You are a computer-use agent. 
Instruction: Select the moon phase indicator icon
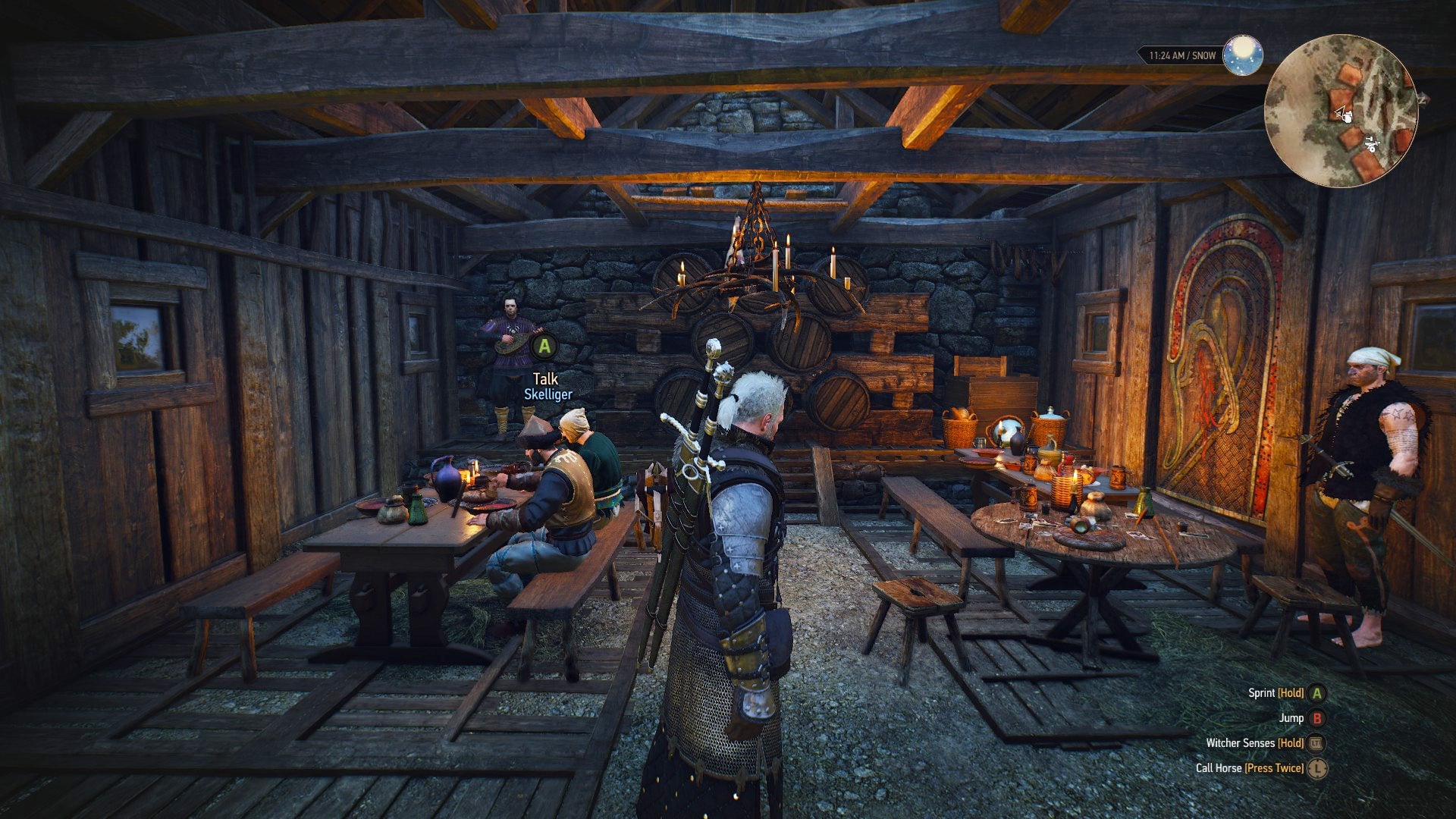(x=1242, y=55)
